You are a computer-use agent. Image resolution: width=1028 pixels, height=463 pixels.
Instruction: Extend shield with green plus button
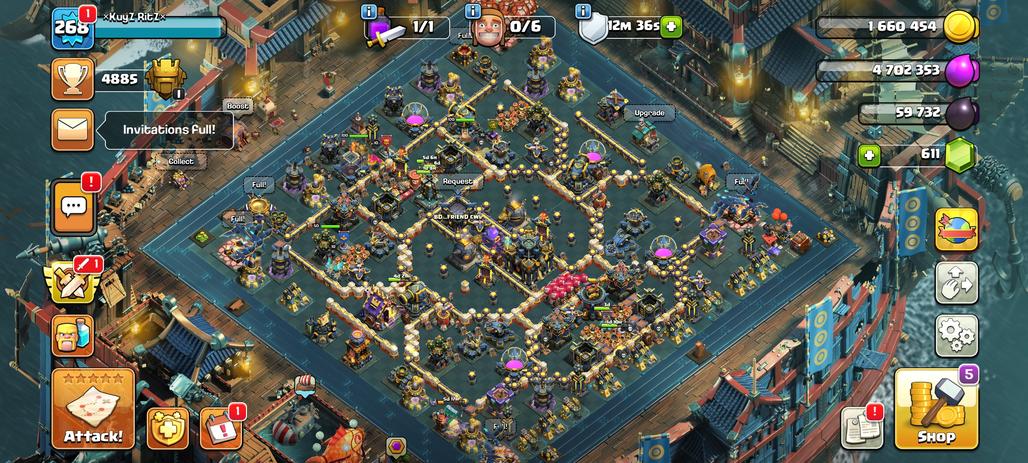click(671, 27)
